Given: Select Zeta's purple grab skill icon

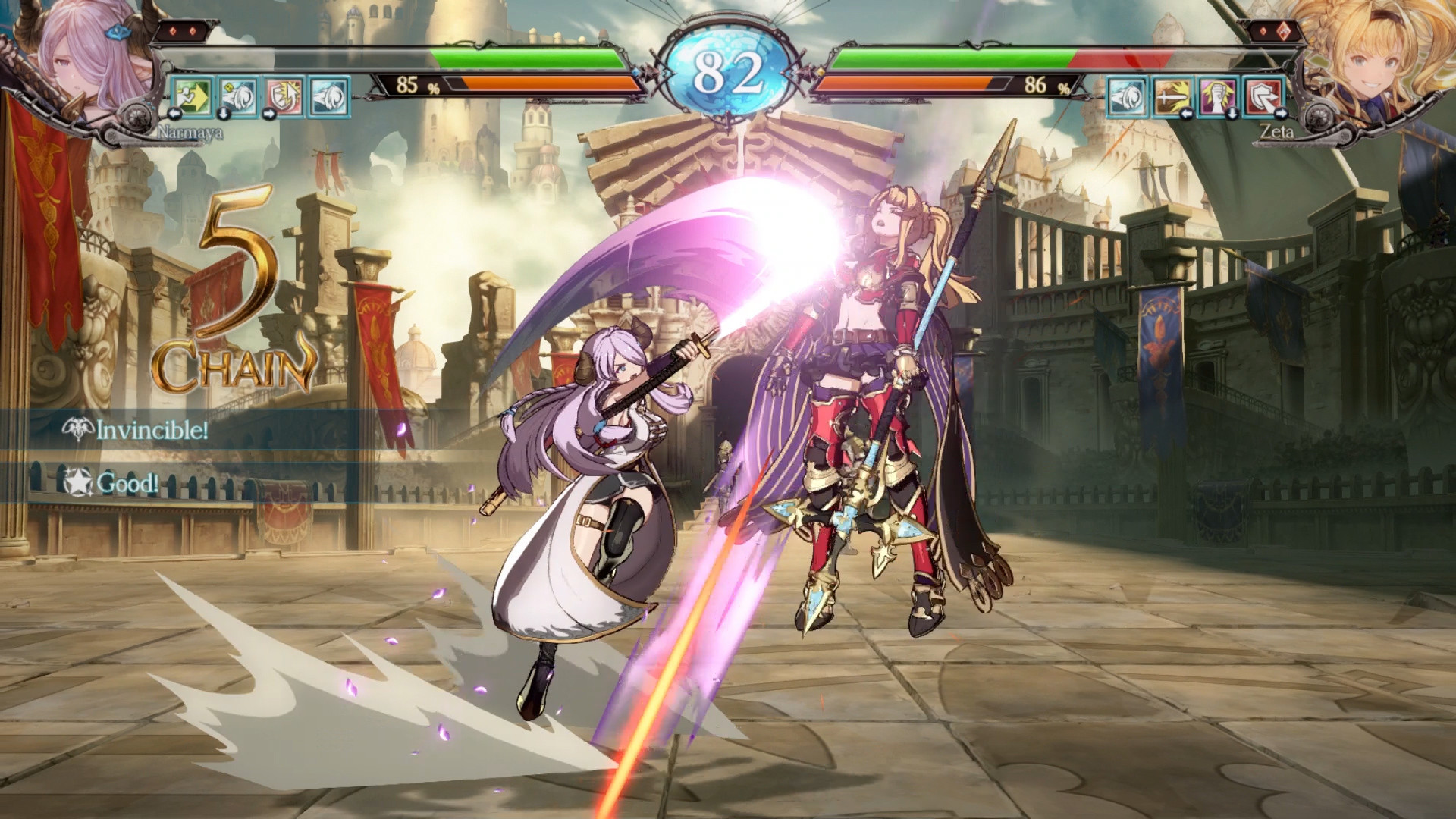Looking at the screenshot, I should [x=1216, y=96].
